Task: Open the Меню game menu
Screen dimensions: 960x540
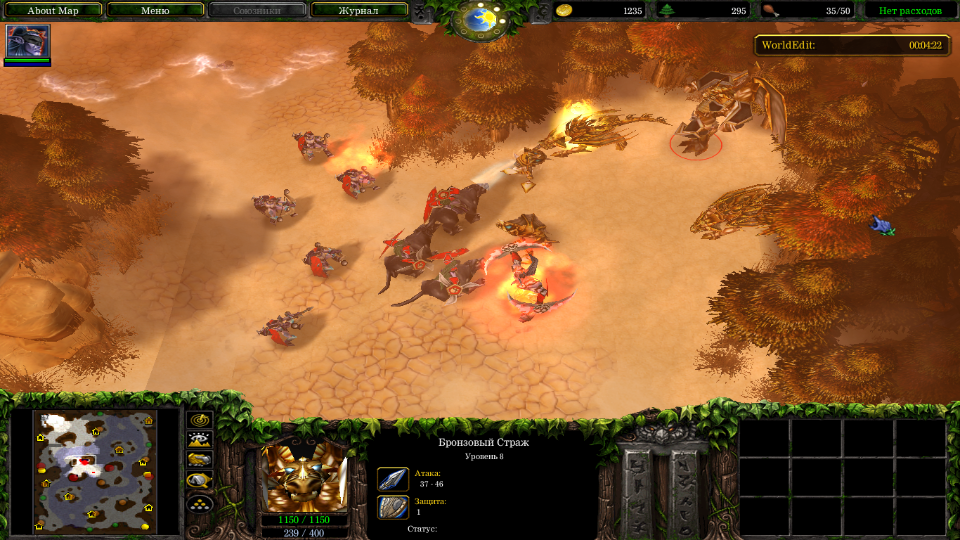Action: click(155, 11)
